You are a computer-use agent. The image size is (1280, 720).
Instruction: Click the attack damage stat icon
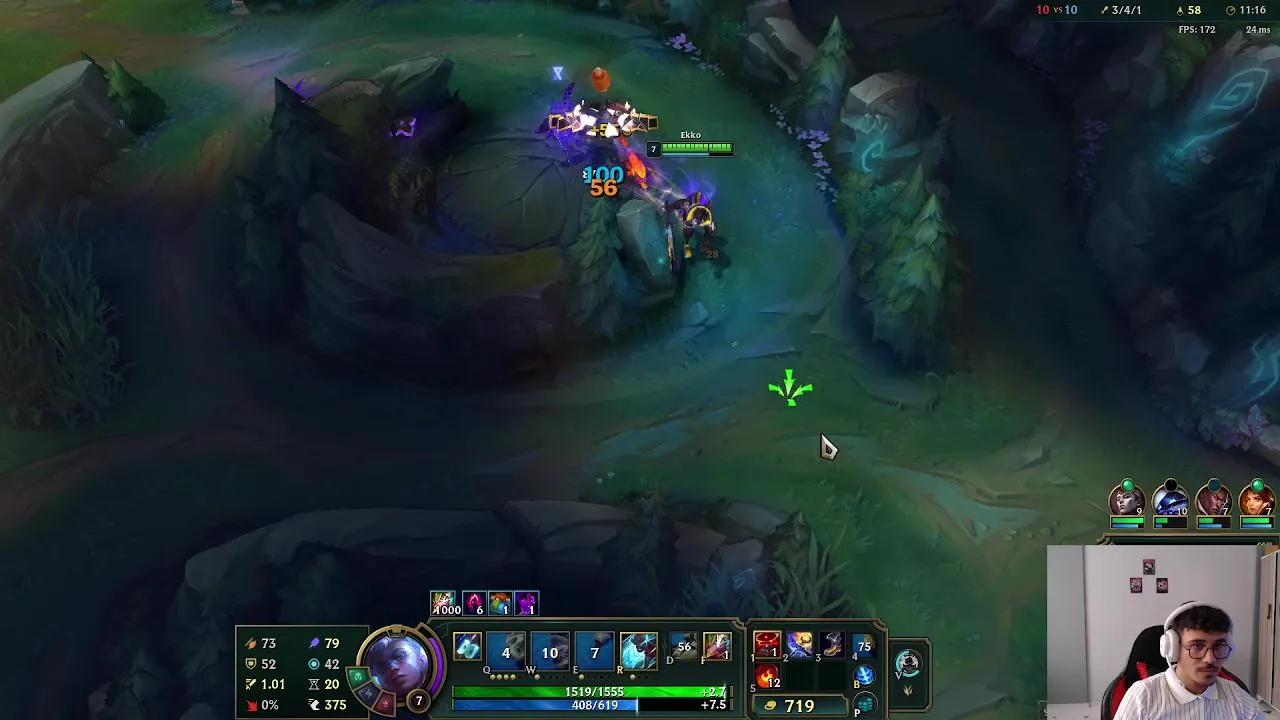tap(252, 643)
